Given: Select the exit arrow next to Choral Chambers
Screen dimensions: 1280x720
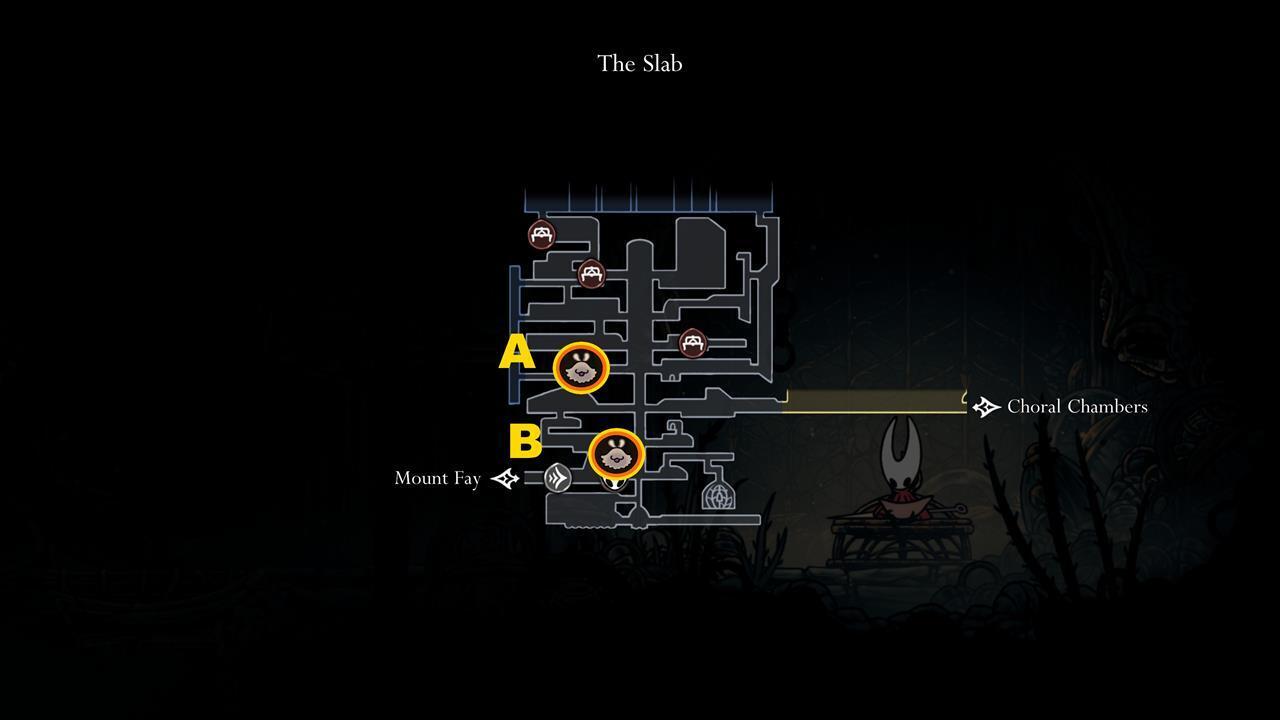Looking at the screenshot, I should tap(986, 406).
